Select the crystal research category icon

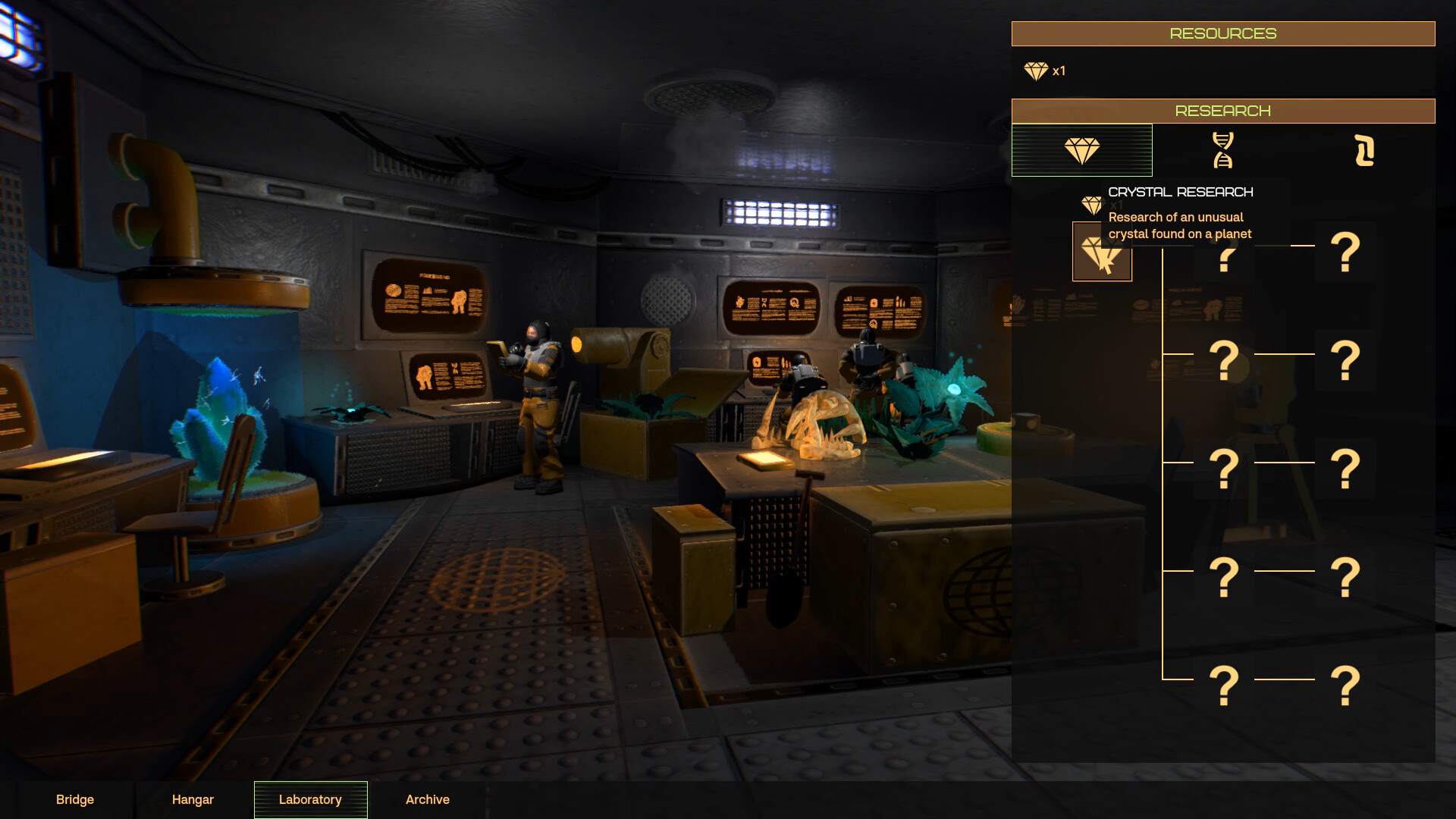pyautogui.click(x=1081, y=150)
